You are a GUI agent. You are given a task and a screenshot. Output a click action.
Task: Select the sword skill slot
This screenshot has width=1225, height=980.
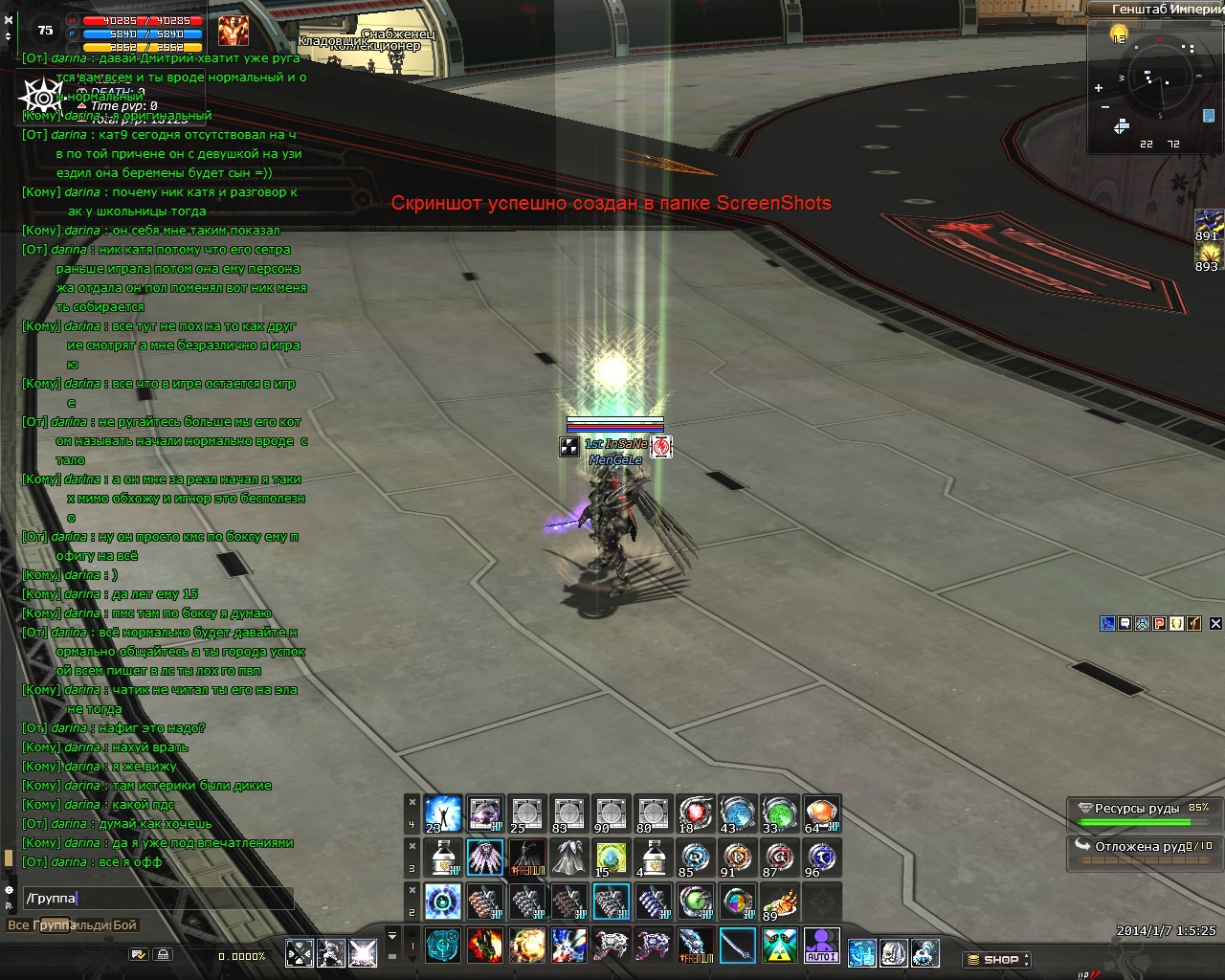(737, 947)
